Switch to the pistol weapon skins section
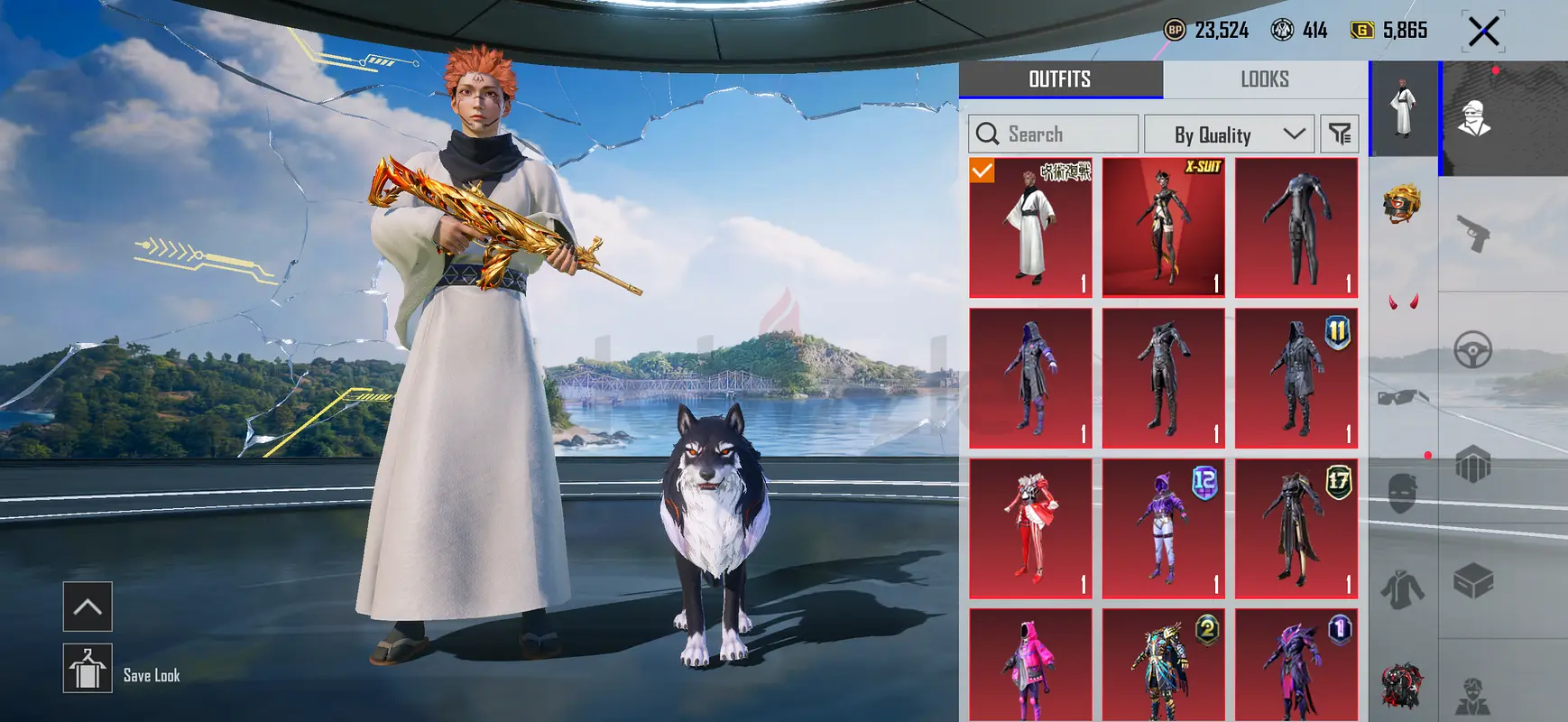 tap(1473, 234)
